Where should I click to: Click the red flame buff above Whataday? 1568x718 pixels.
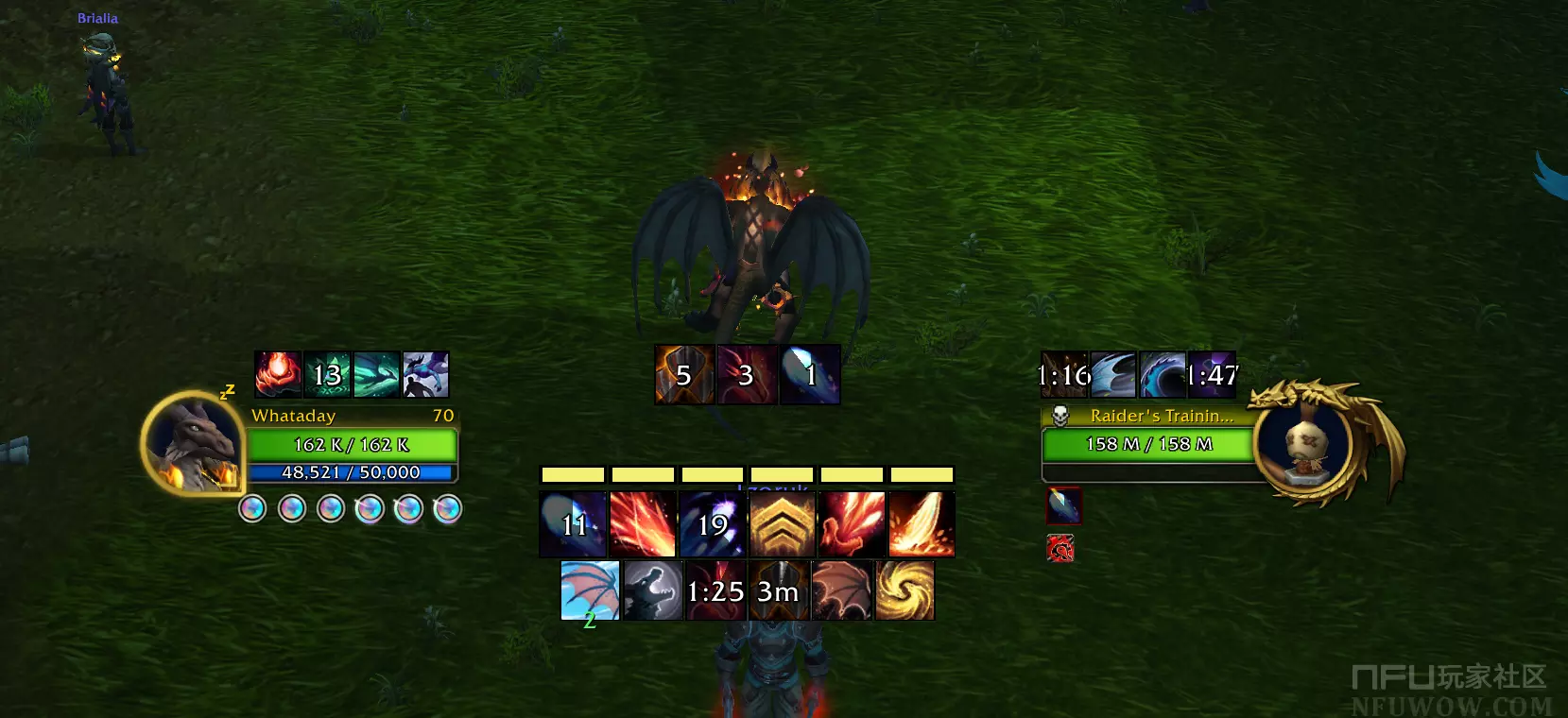(x=278, y=374)
